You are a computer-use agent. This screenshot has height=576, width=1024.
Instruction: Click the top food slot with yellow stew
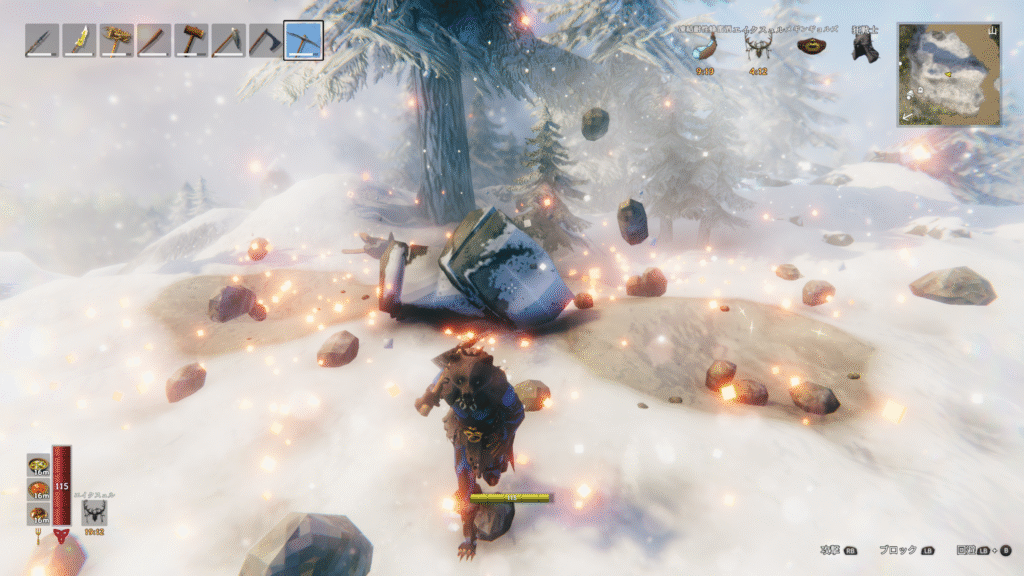40,466
